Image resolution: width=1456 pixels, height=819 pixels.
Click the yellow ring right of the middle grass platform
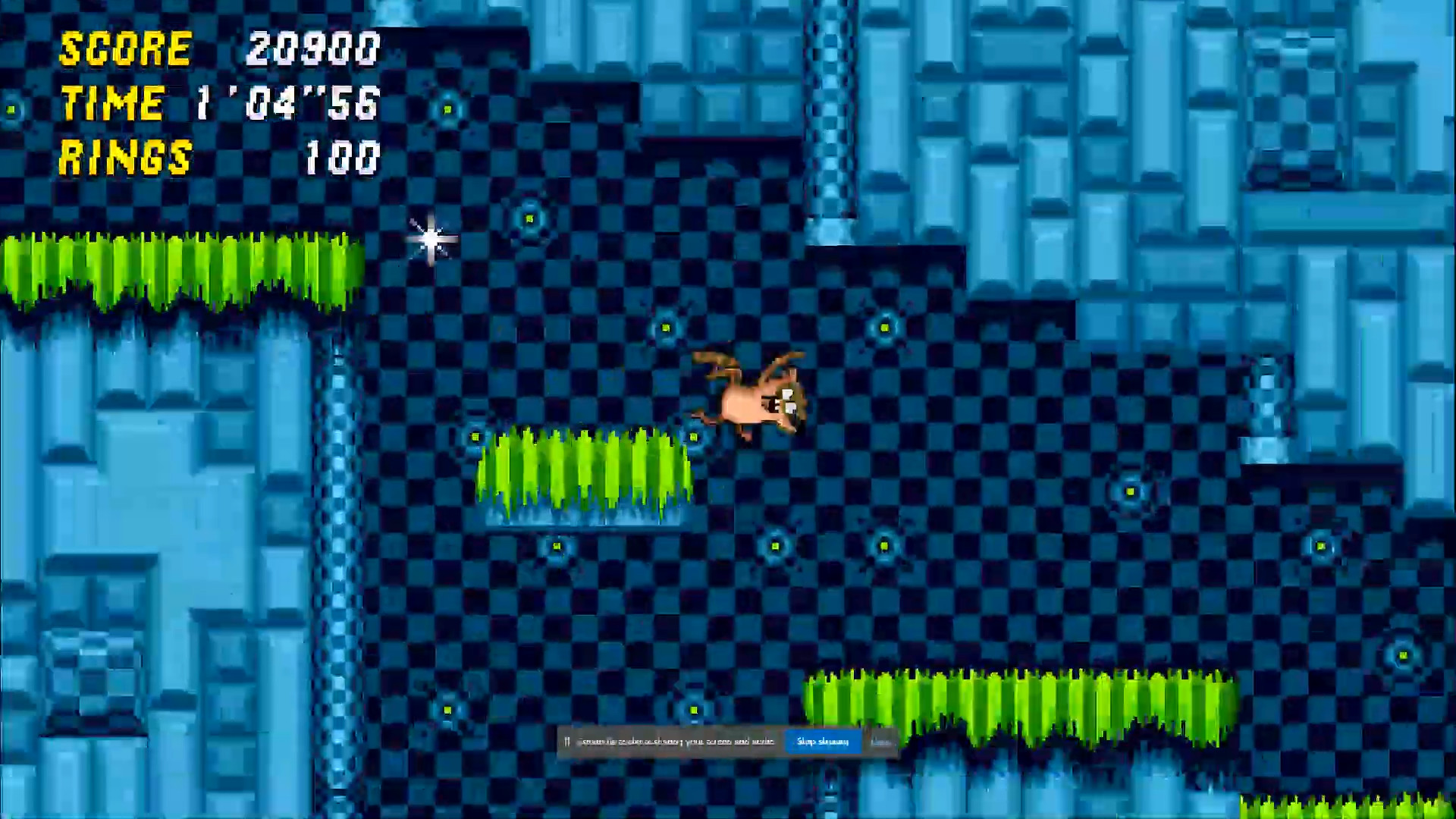point(694,438)
